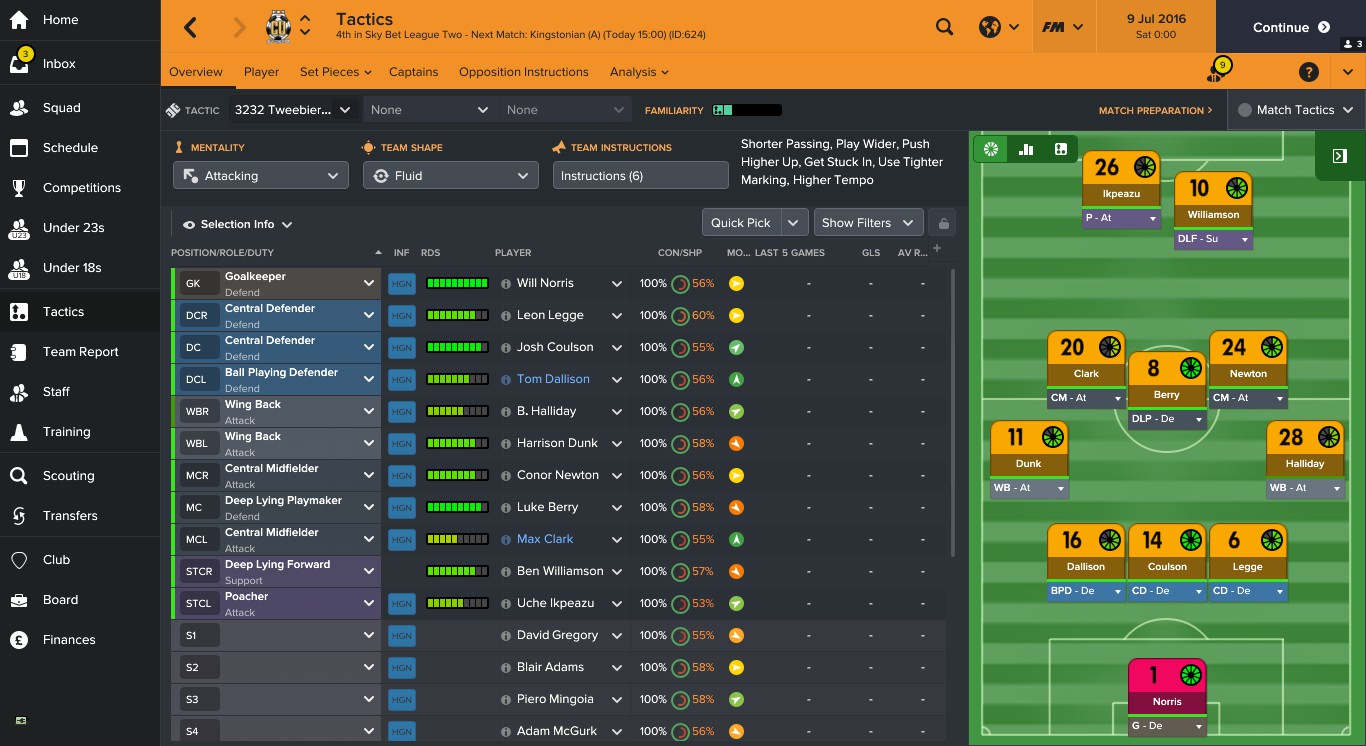Click the Quick Pick button

743,222
